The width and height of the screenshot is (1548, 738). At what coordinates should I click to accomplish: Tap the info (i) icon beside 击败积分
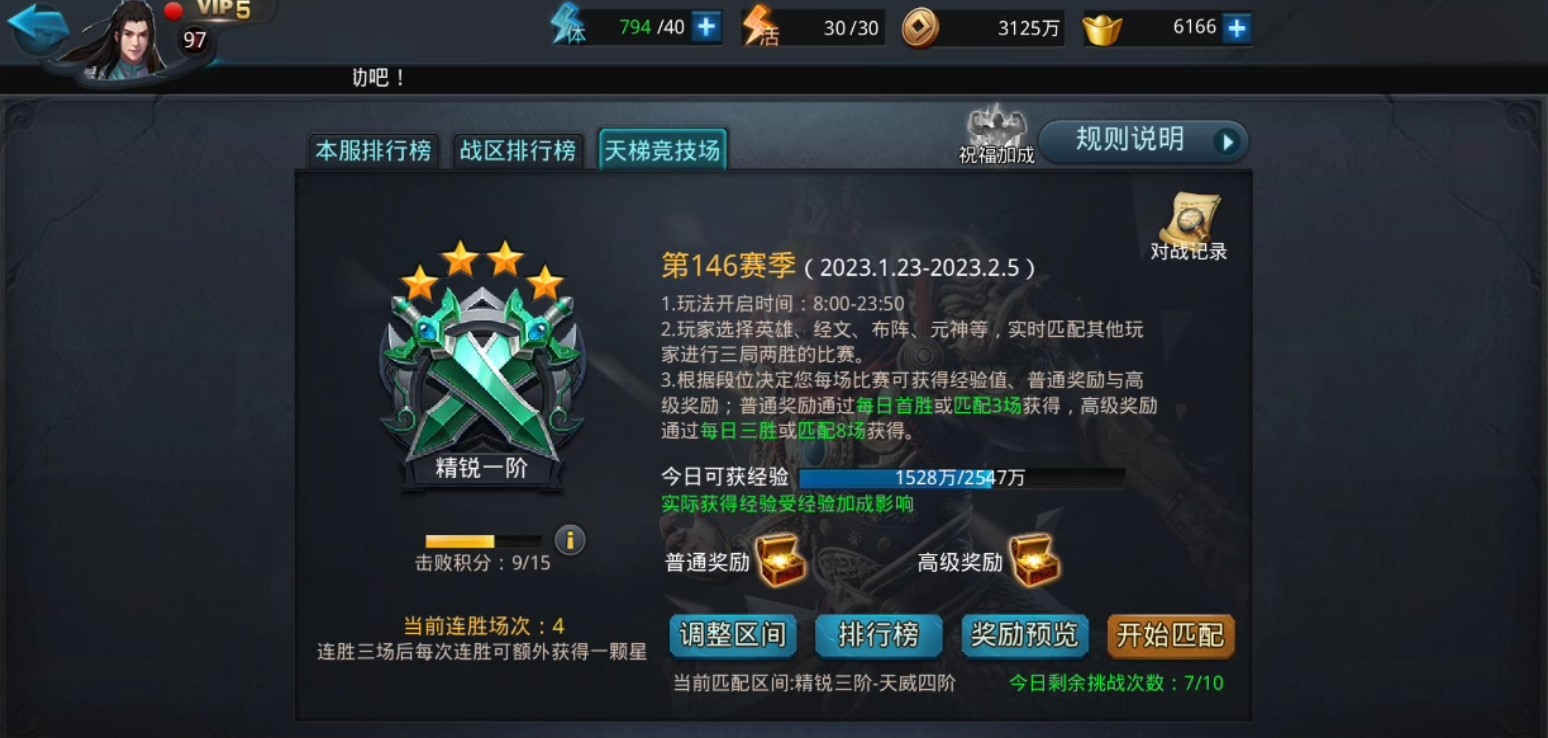570,540
